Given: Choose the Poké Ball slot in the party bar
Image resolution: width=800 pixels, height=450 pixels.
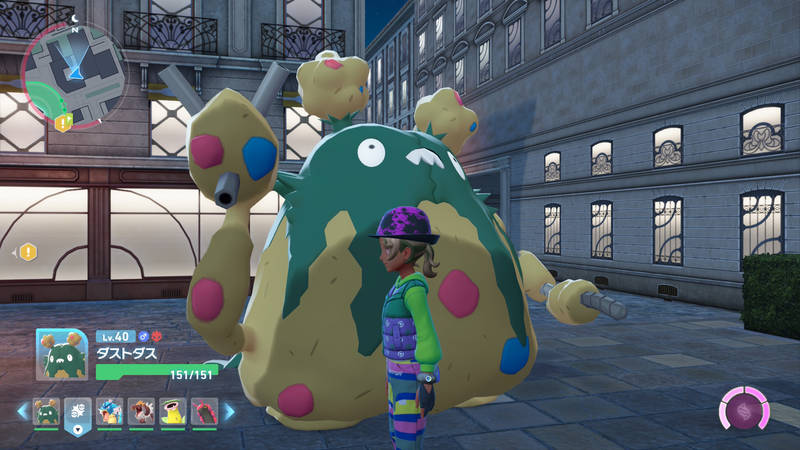Looking at the screenshot, I should coord(78,412).
